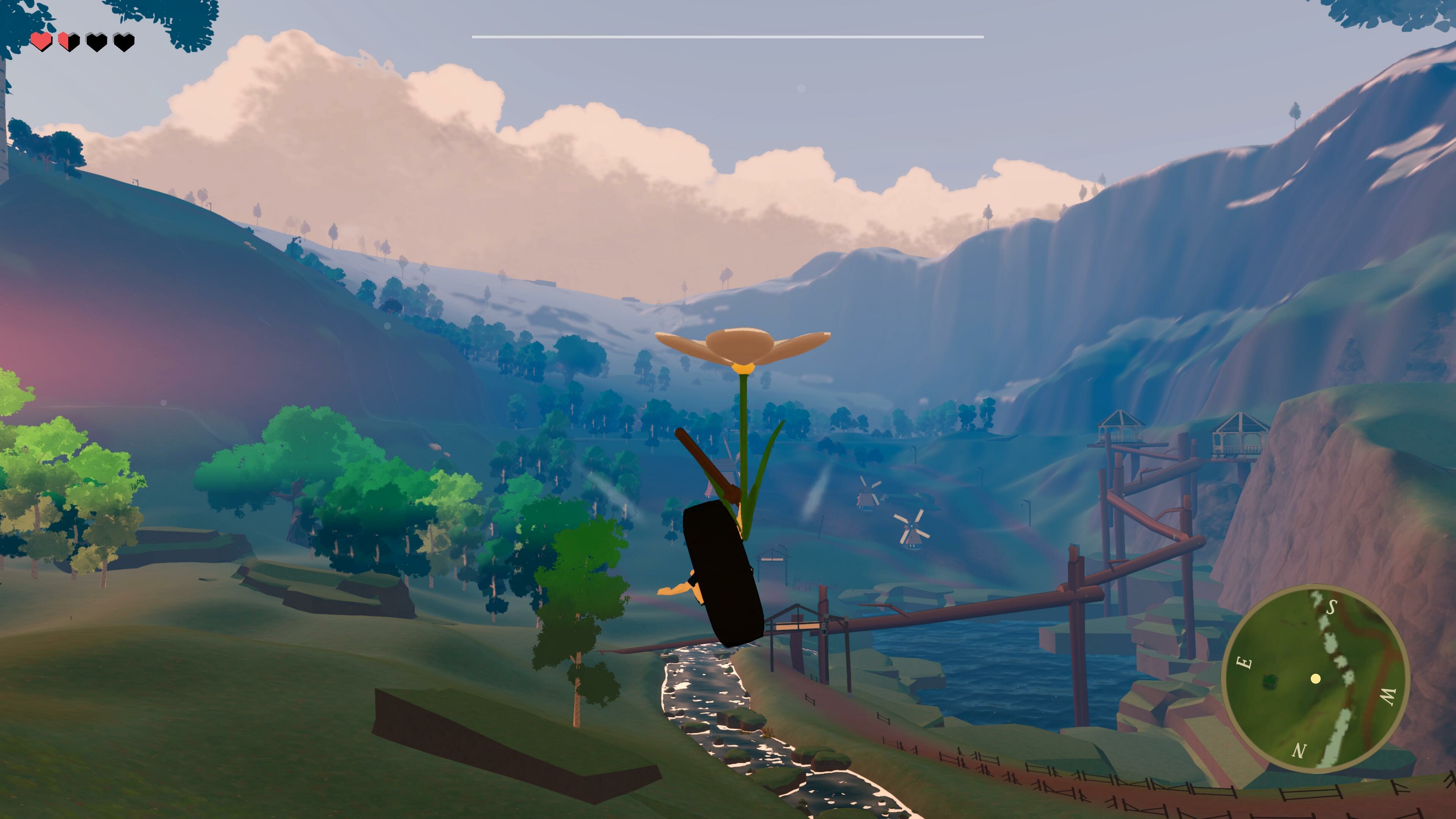The image size is (1456, 819).
Task: Select the E marking on the minimap ring
Action: coord(1245,662)
